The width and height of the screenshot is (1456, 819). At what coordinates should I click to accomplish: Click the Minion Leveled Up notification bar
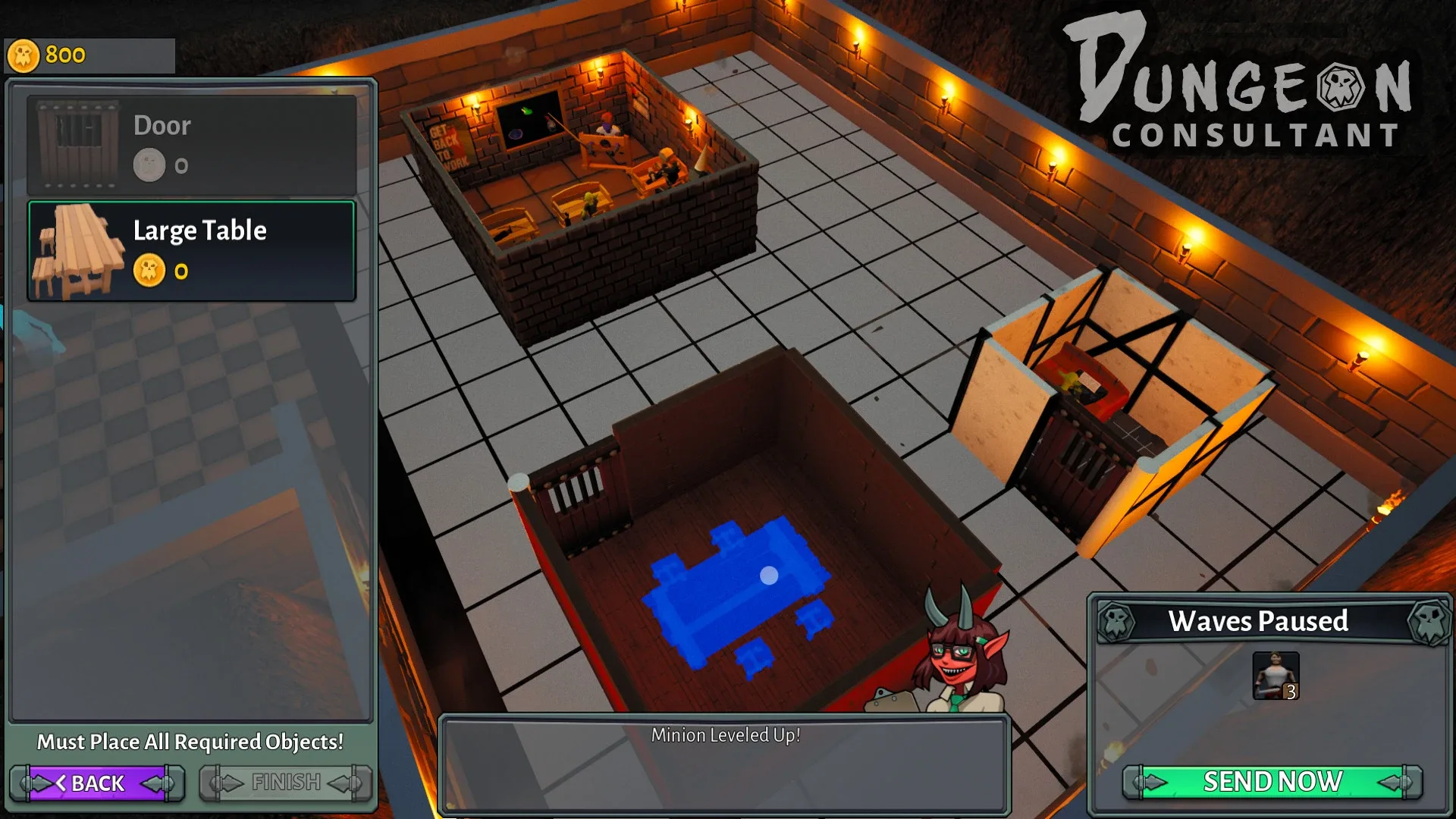tap(726, 734)
